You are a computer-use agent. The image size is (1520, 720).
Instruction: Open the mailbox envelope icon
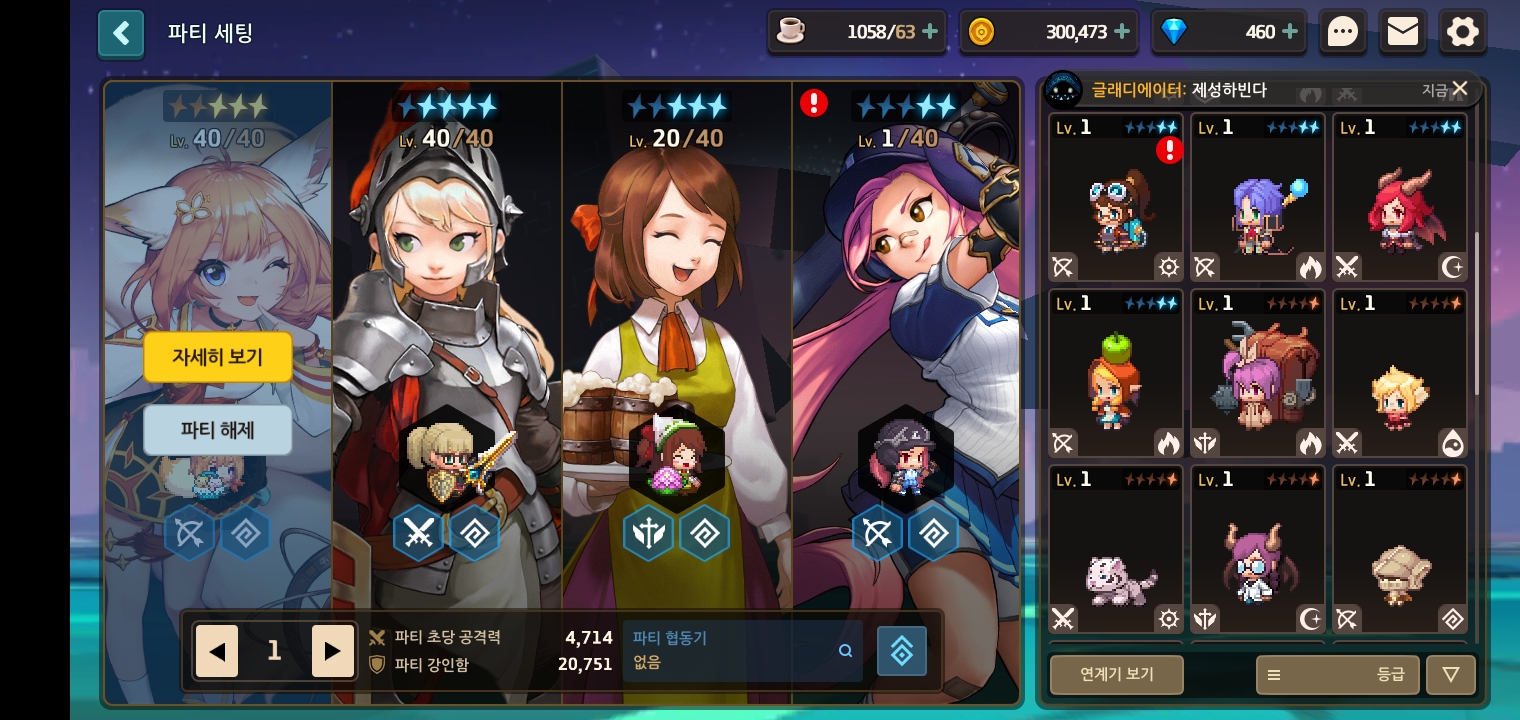coord(1402,33)
